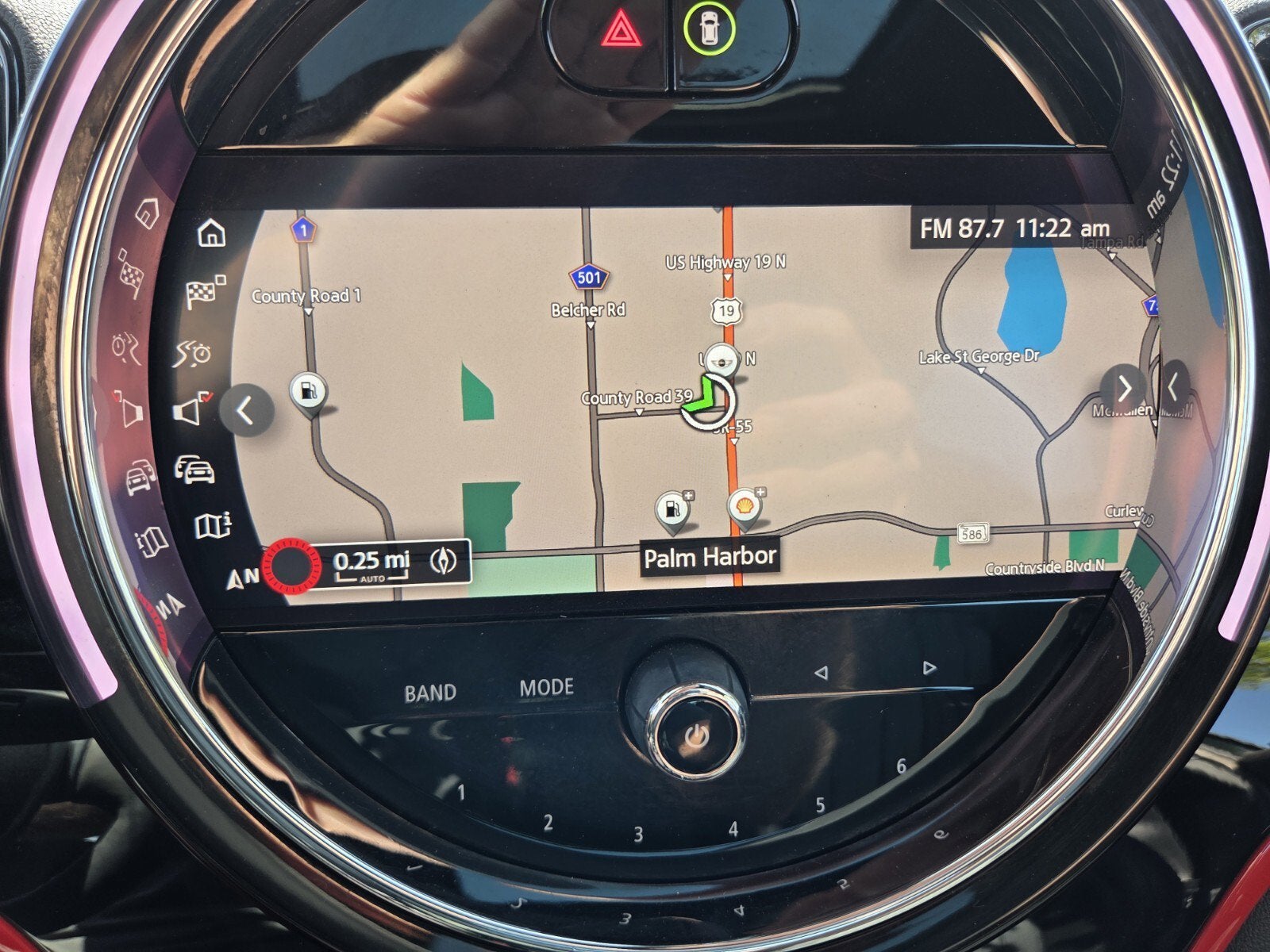1270x952 pixels.
Task: Expand the right-side panel chevron
Action: pyautogui.click(x=1126, y=387)
